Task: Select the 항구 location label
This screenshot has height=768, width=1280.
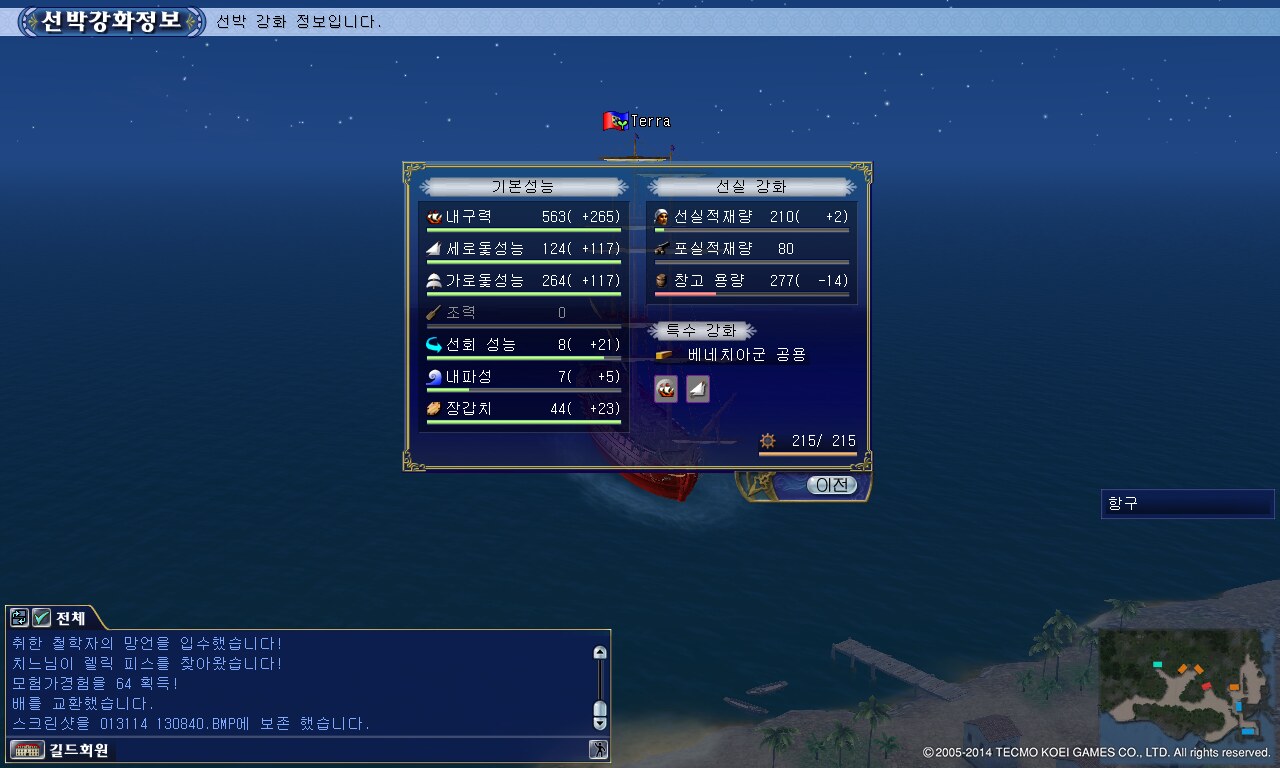Action: 1186,504
